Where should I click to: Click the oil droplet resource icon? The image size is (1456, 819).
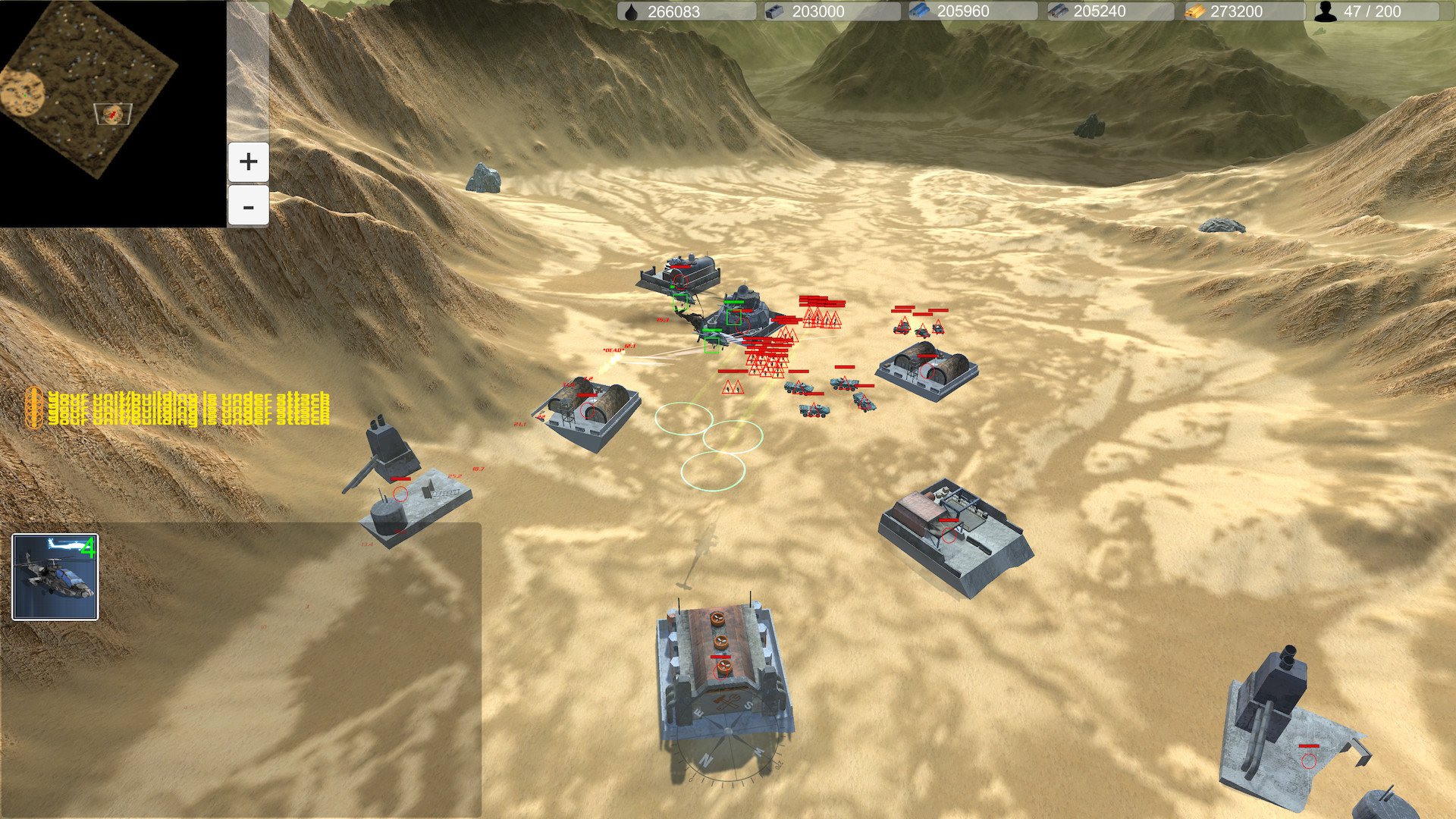click(x=633, y=11)
